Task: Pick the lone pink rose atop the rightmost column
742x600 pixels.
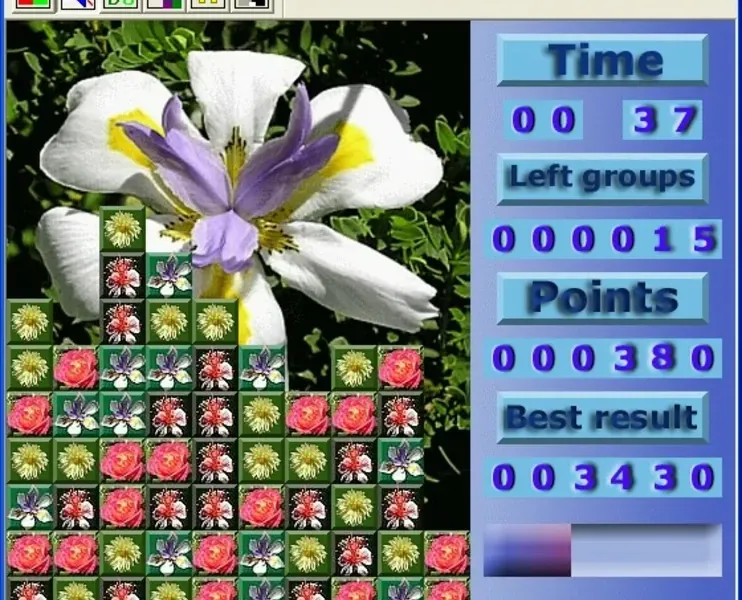Action: coord(447,553)
